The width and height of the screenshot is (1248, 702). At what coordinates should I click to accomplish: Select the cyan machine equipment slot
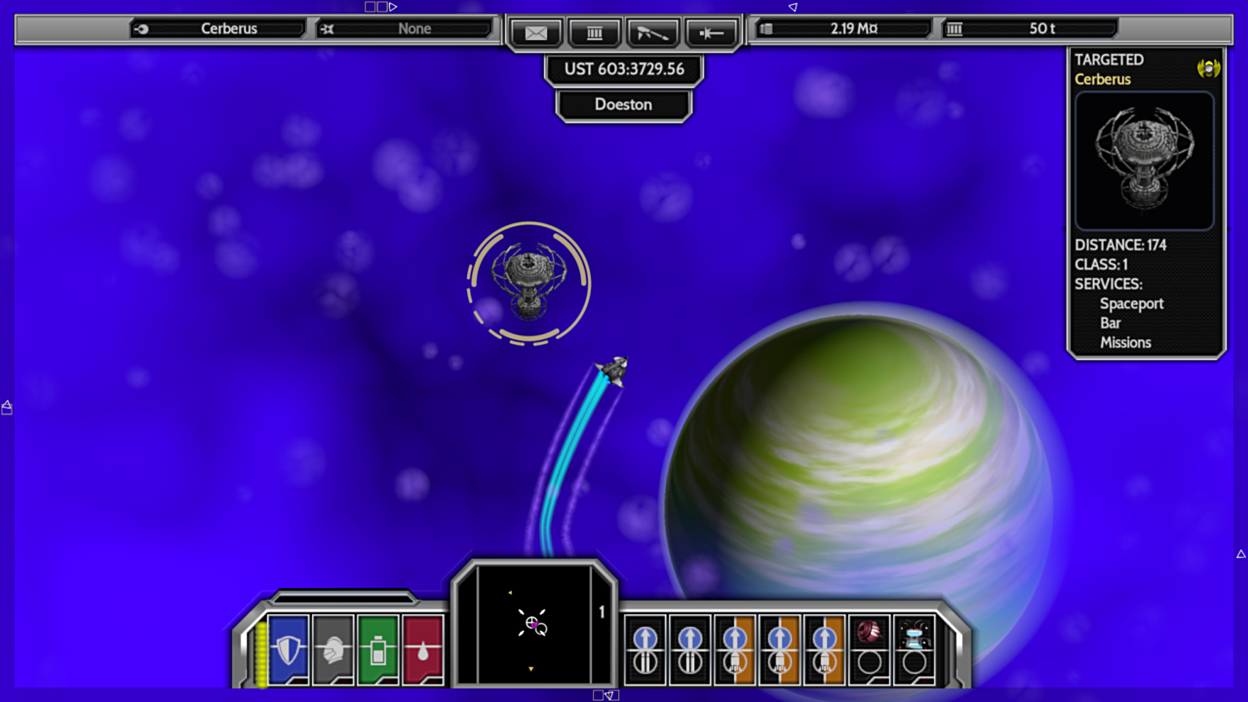pos(914,650)
